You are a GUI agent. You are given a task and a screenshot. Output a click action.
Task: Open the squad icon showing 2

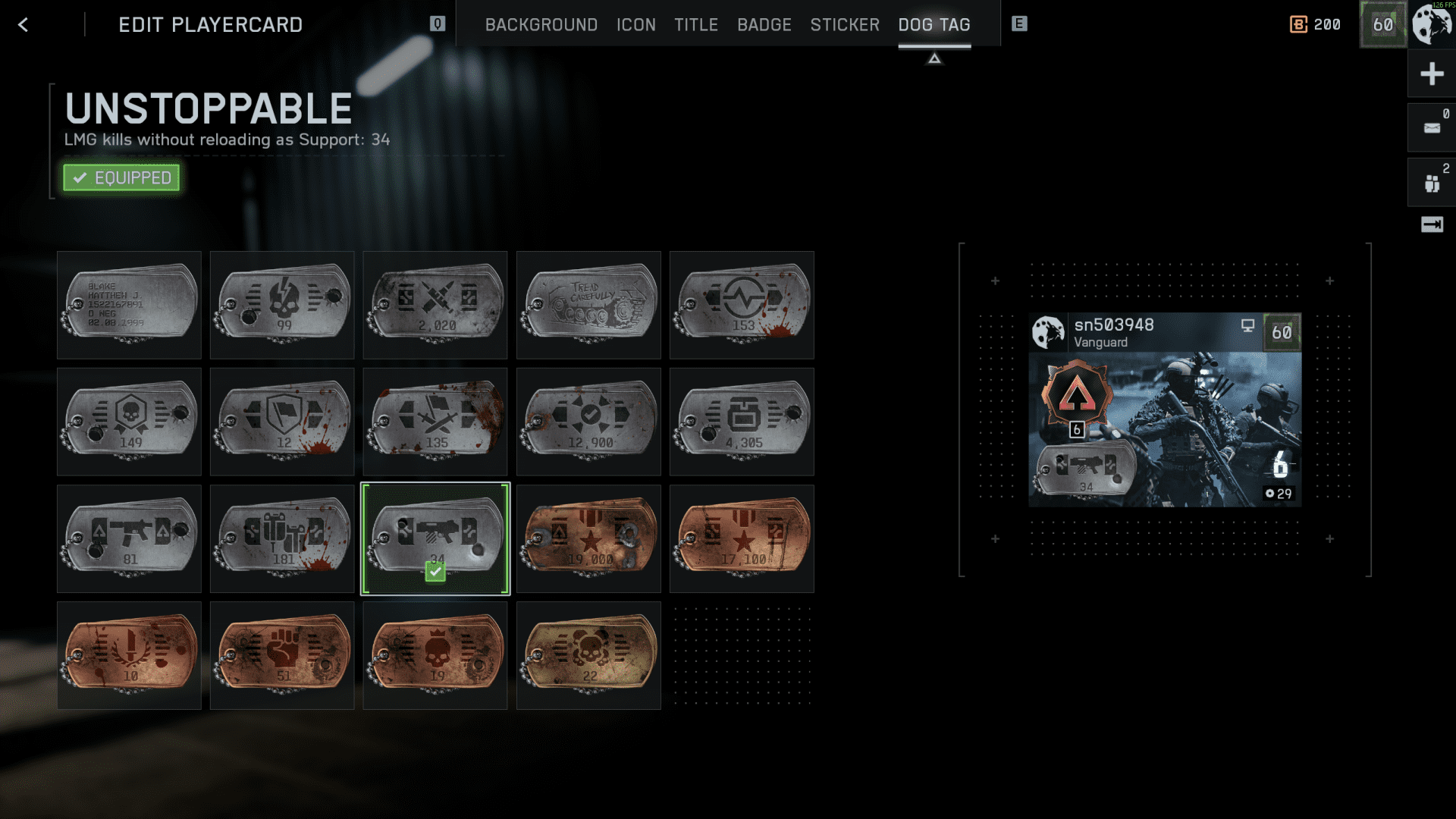click(1431, 183)
